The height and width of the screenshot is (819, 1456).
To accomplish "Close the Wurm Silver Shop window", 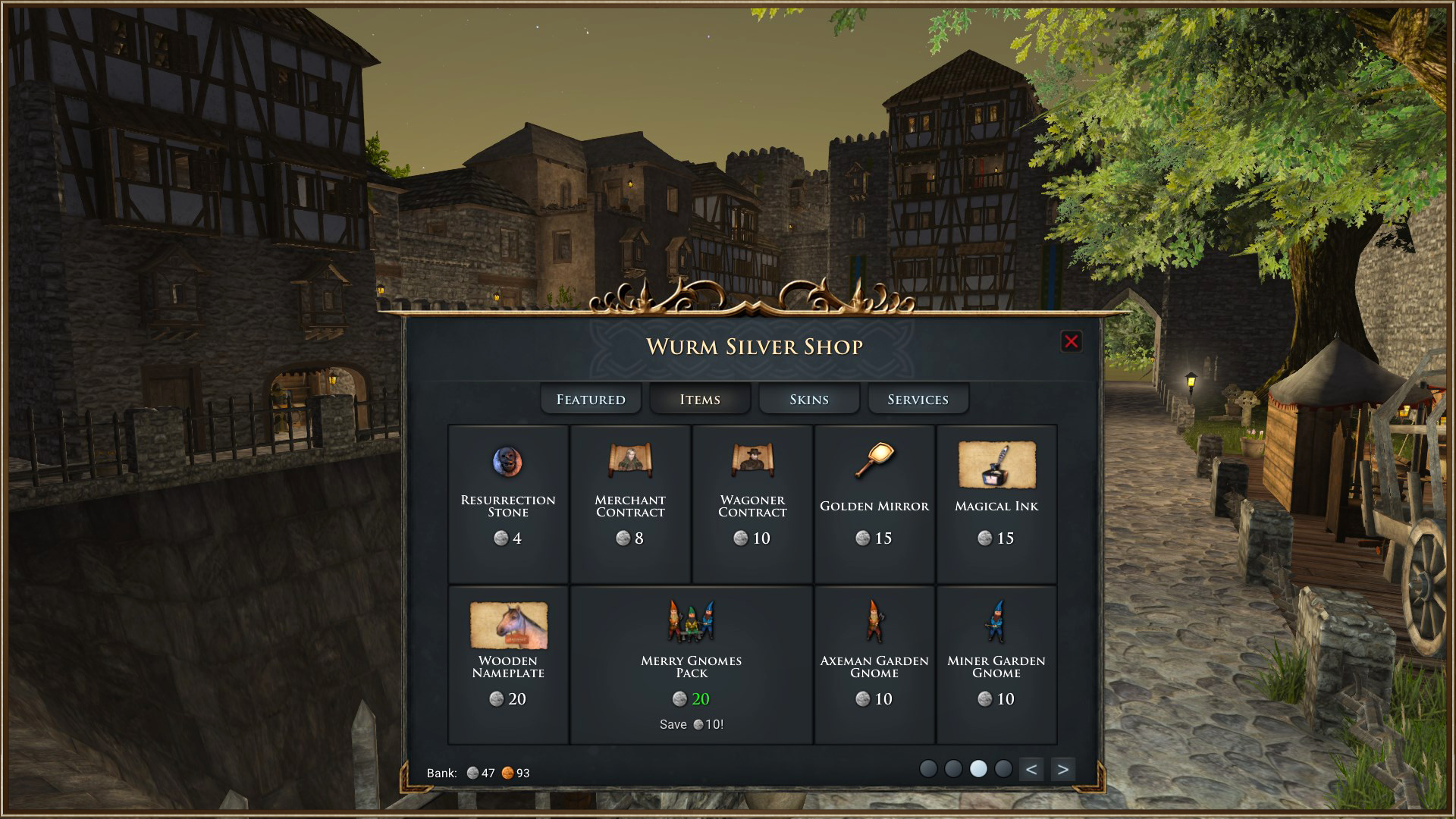I will (x=1071, y=342).
